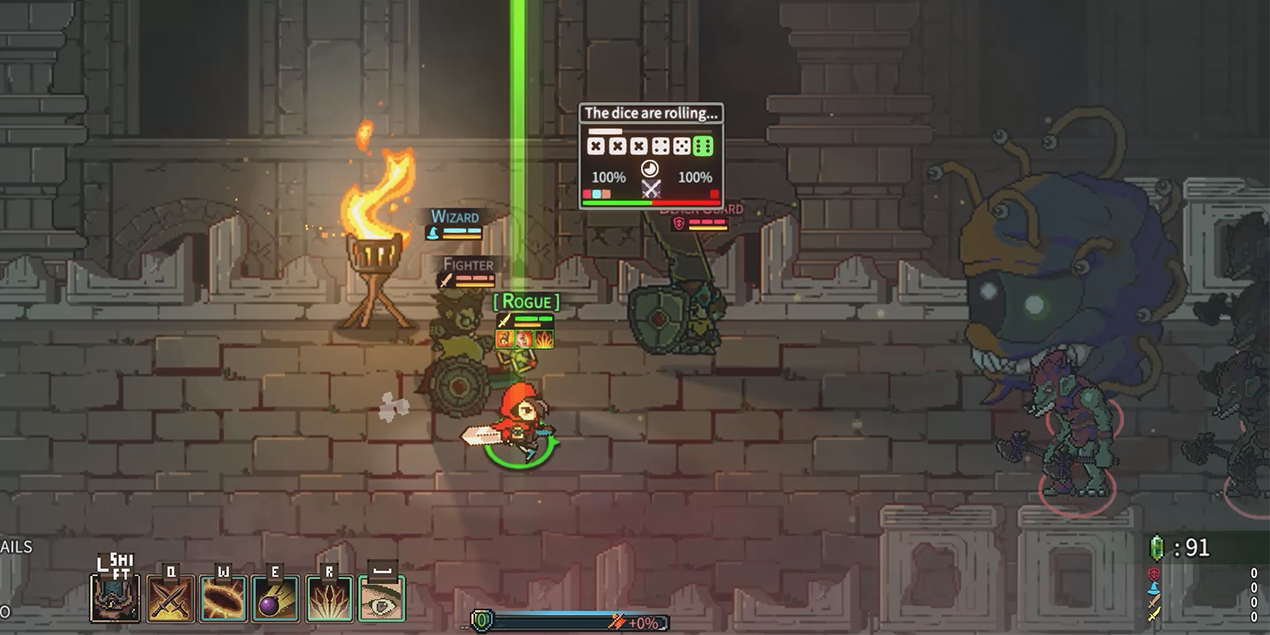Select the hooded character portrait slot
This screenshot has height=635, width=1270.
click(x=115, y=597)
